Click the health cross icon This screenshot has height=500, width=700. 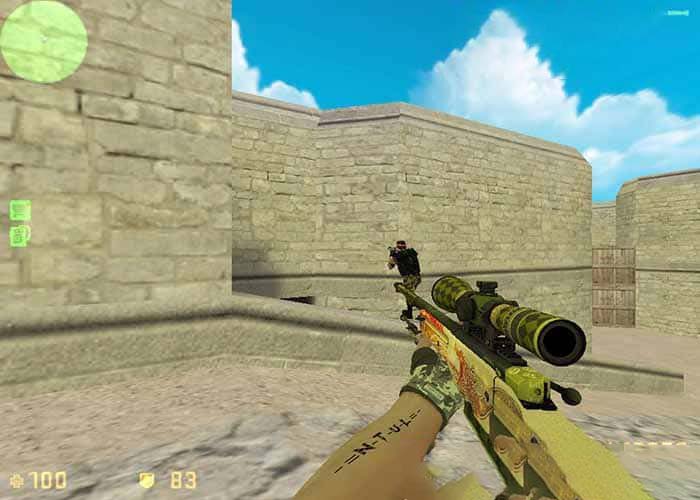[x=14, y=480]
